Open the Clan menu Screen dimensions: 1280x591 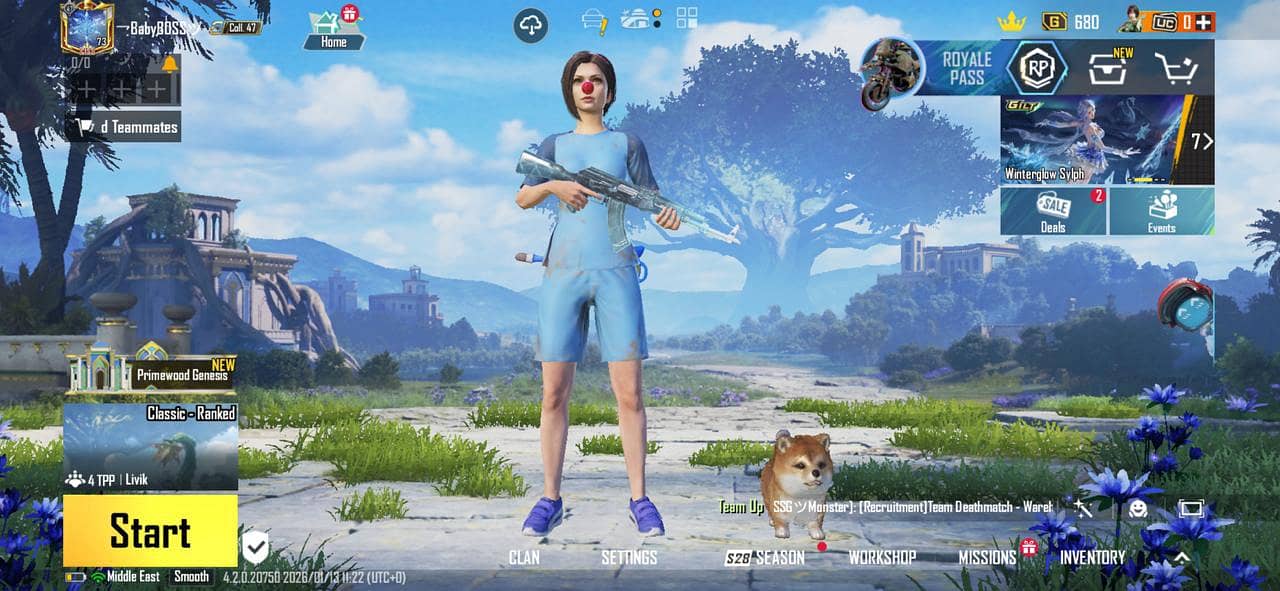(x=525, y=558)
